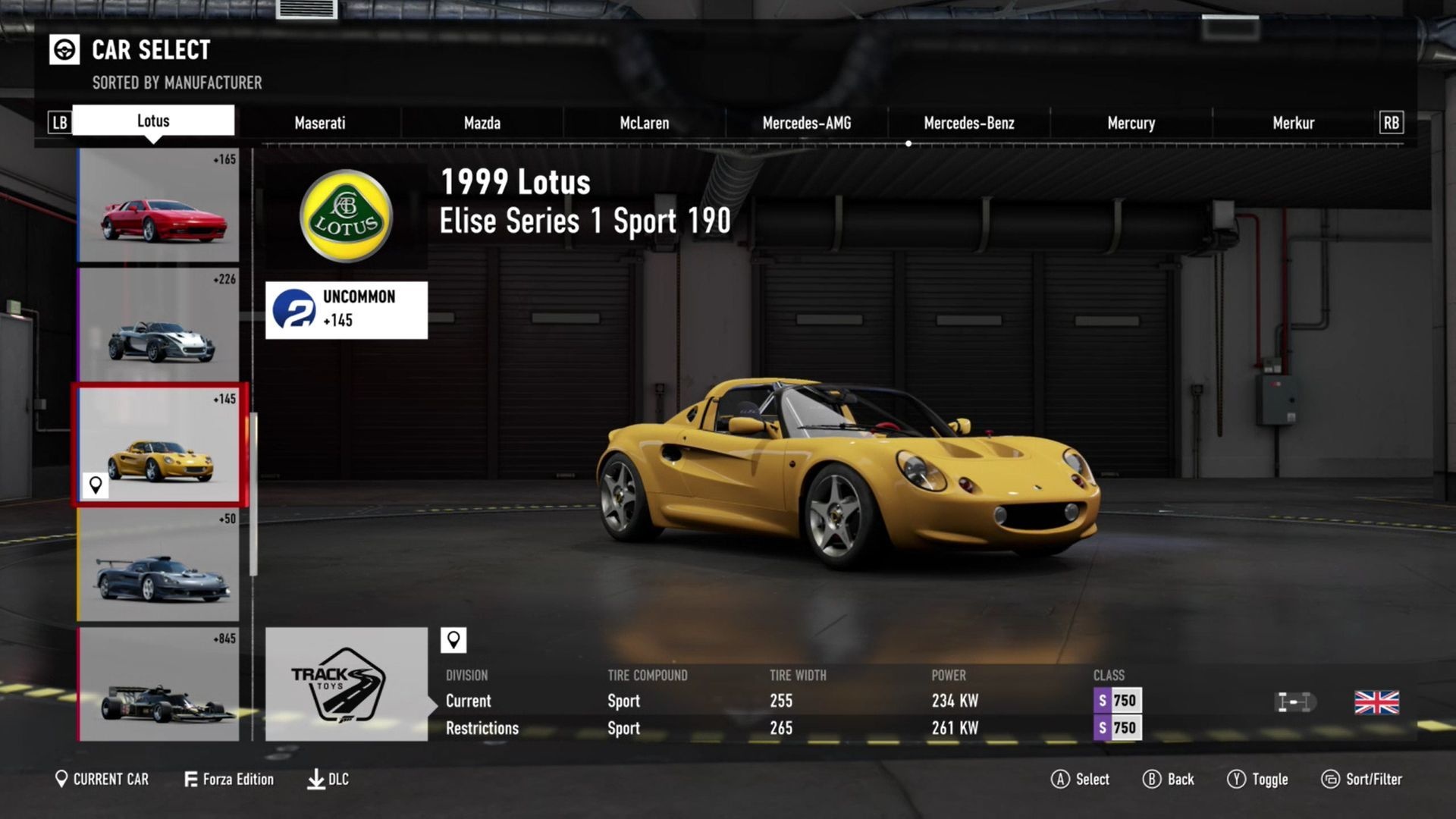Open the Mazda manufacturer tab
The image size is (1456, 819).
pyautogui.click(x=482, y=123)
